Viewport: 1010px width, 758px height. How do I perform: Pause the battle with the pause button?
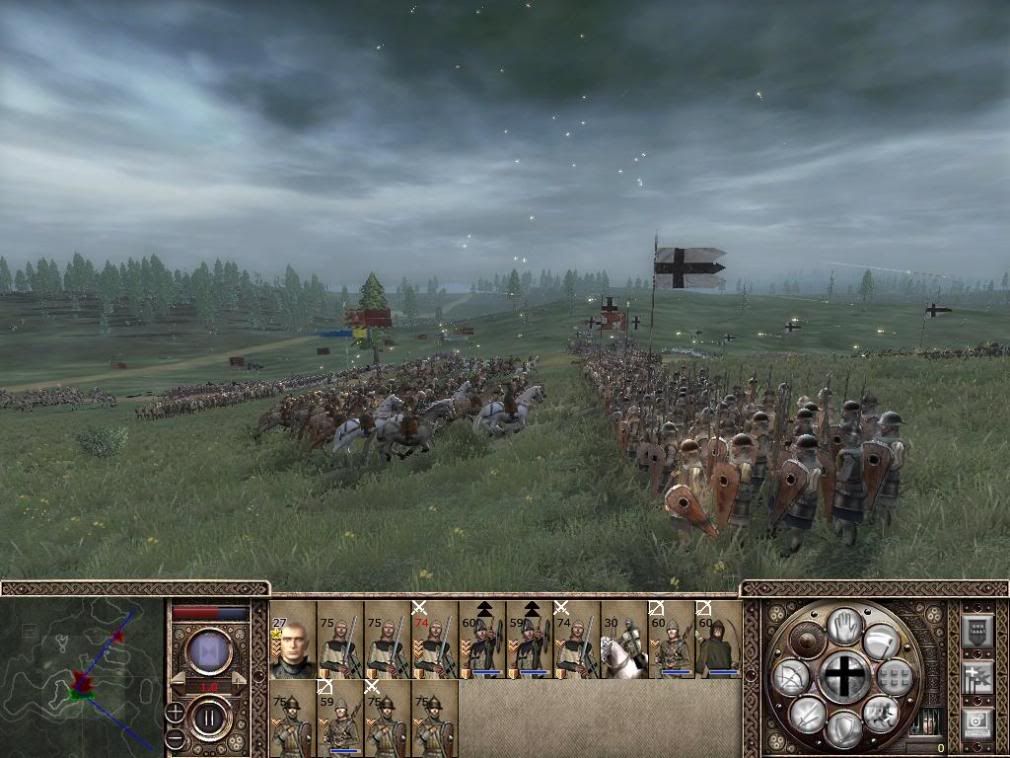point(210,719)
